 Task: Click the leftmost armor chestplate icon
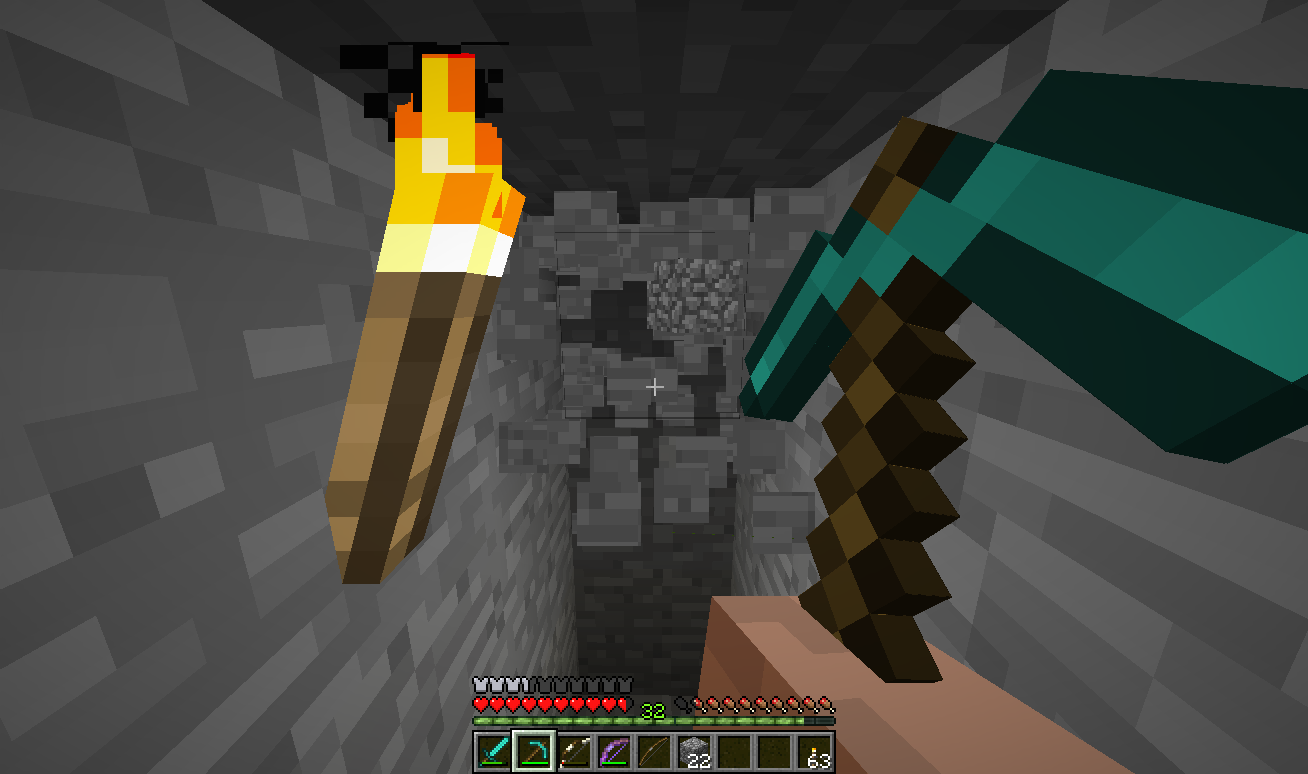(479, 682)
